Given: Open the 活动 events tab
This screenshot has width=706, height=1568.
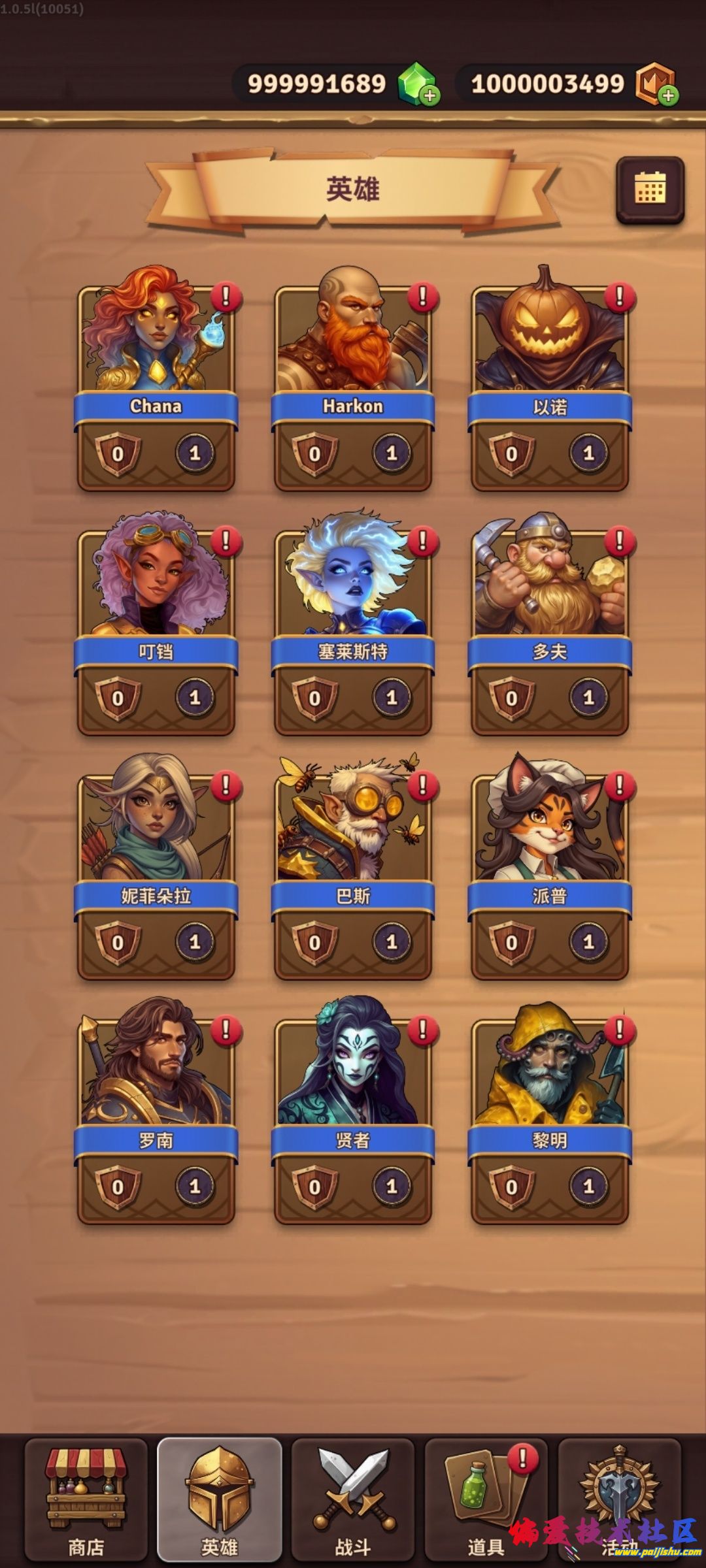Looking at the screenshot, I should [618, 1500].
